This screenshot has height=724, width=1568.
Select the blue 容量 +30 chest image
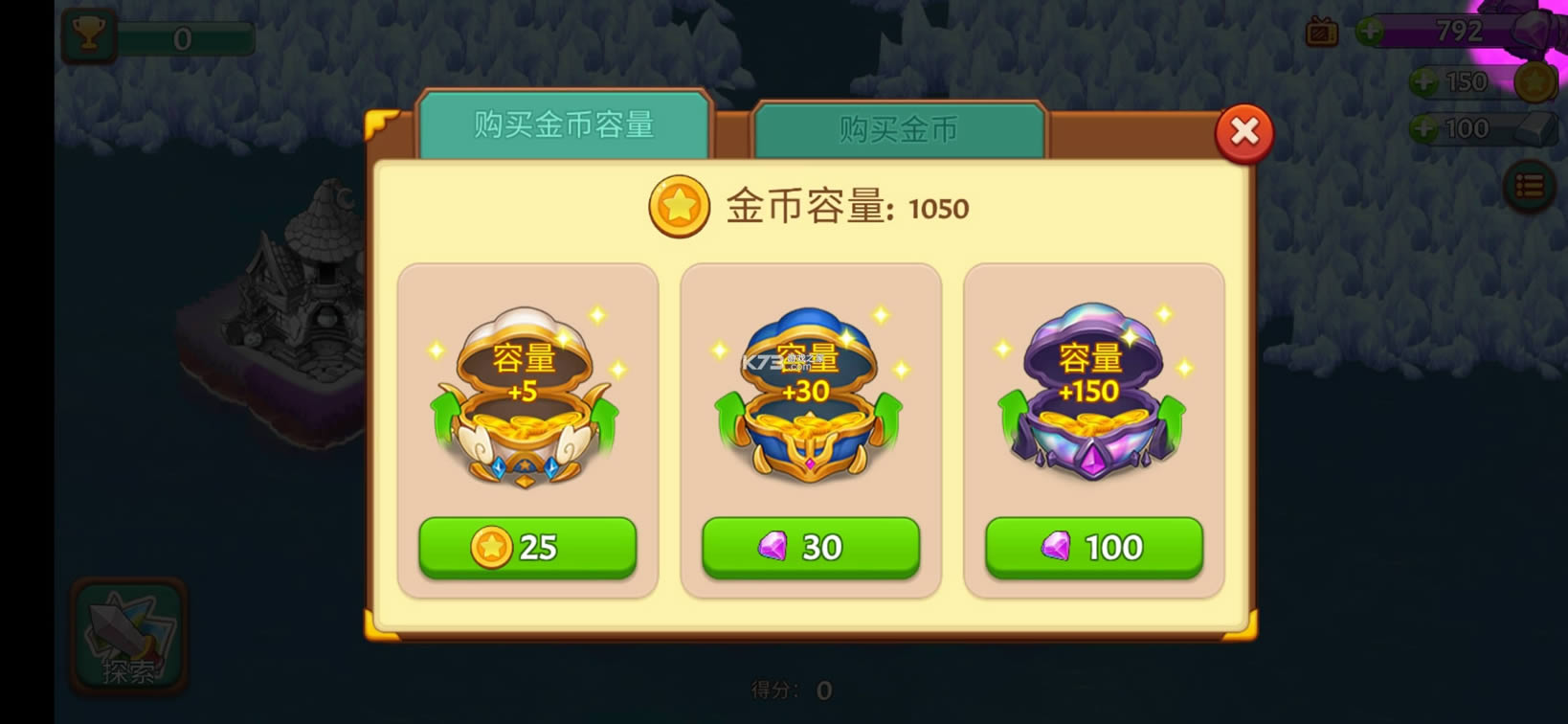[810, 402]
